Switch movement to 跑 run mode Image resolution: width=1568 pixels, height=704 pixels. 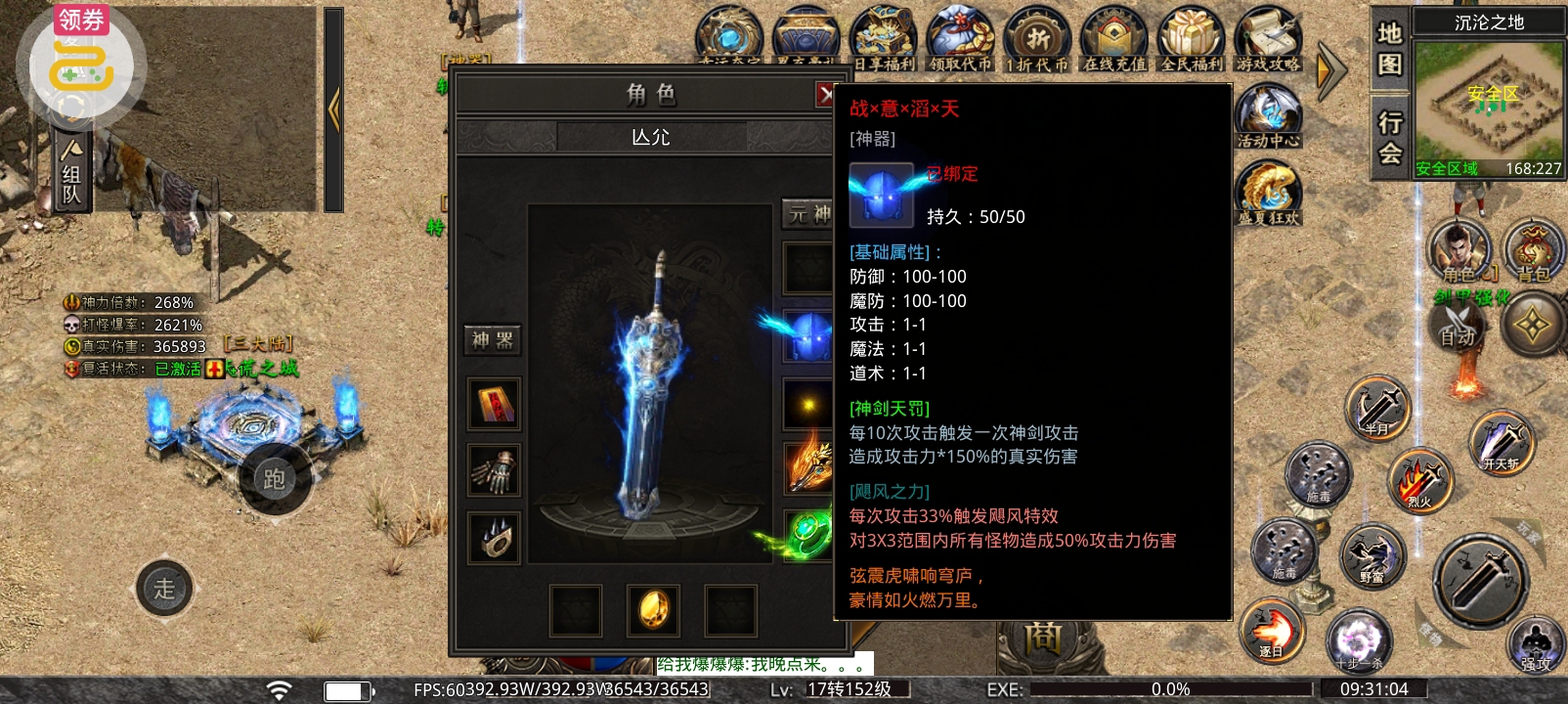(x=275, y=478)
